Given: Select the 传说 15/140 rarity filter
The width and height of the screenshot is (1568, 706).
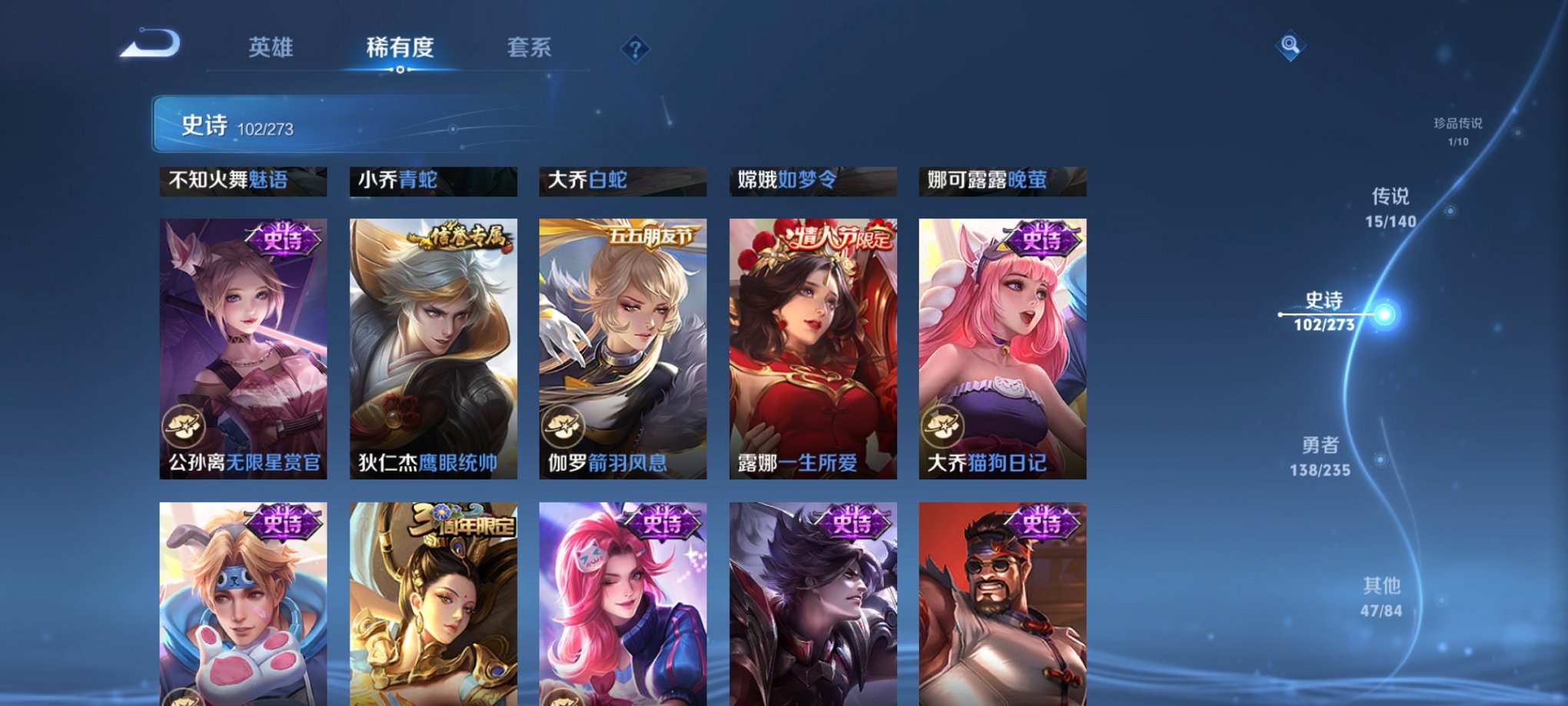Looking at the screenshot, I should 1390,204.
